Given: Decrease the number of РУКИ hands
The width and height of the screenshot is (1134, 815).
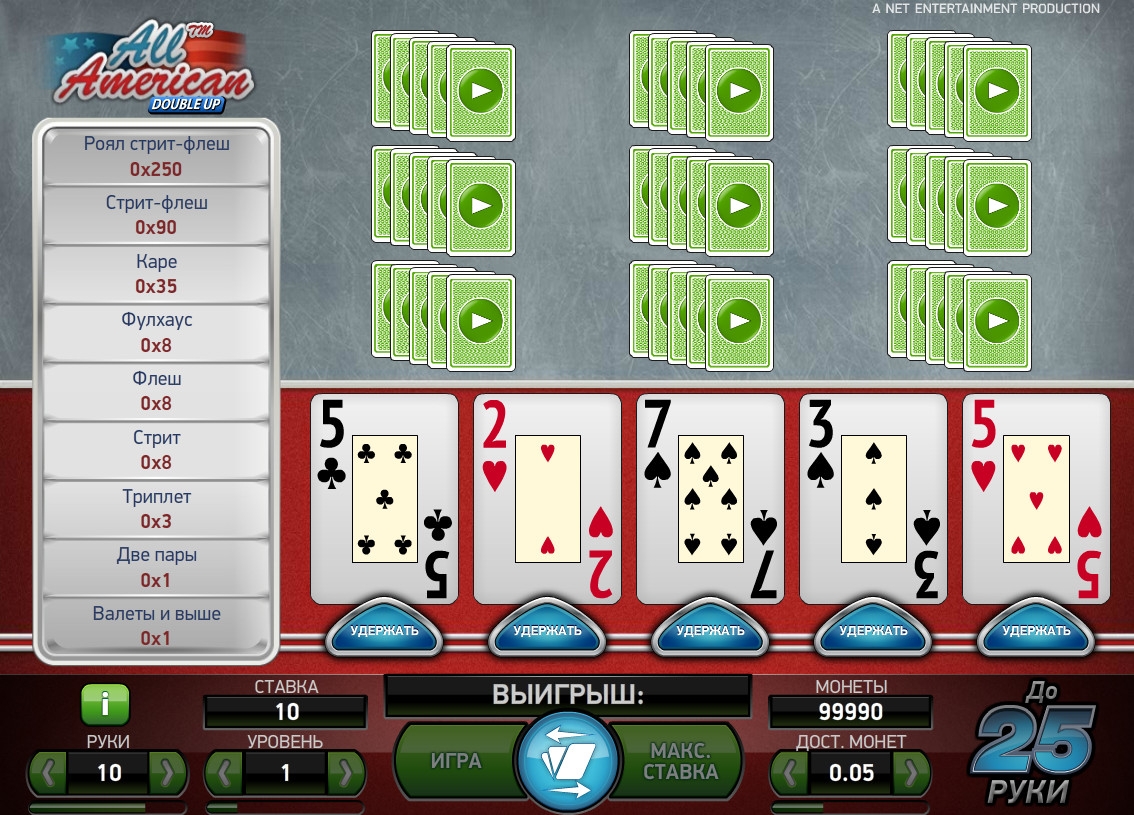Looking at the screenshot, I should pyautogui.click(x=49, y=773).
